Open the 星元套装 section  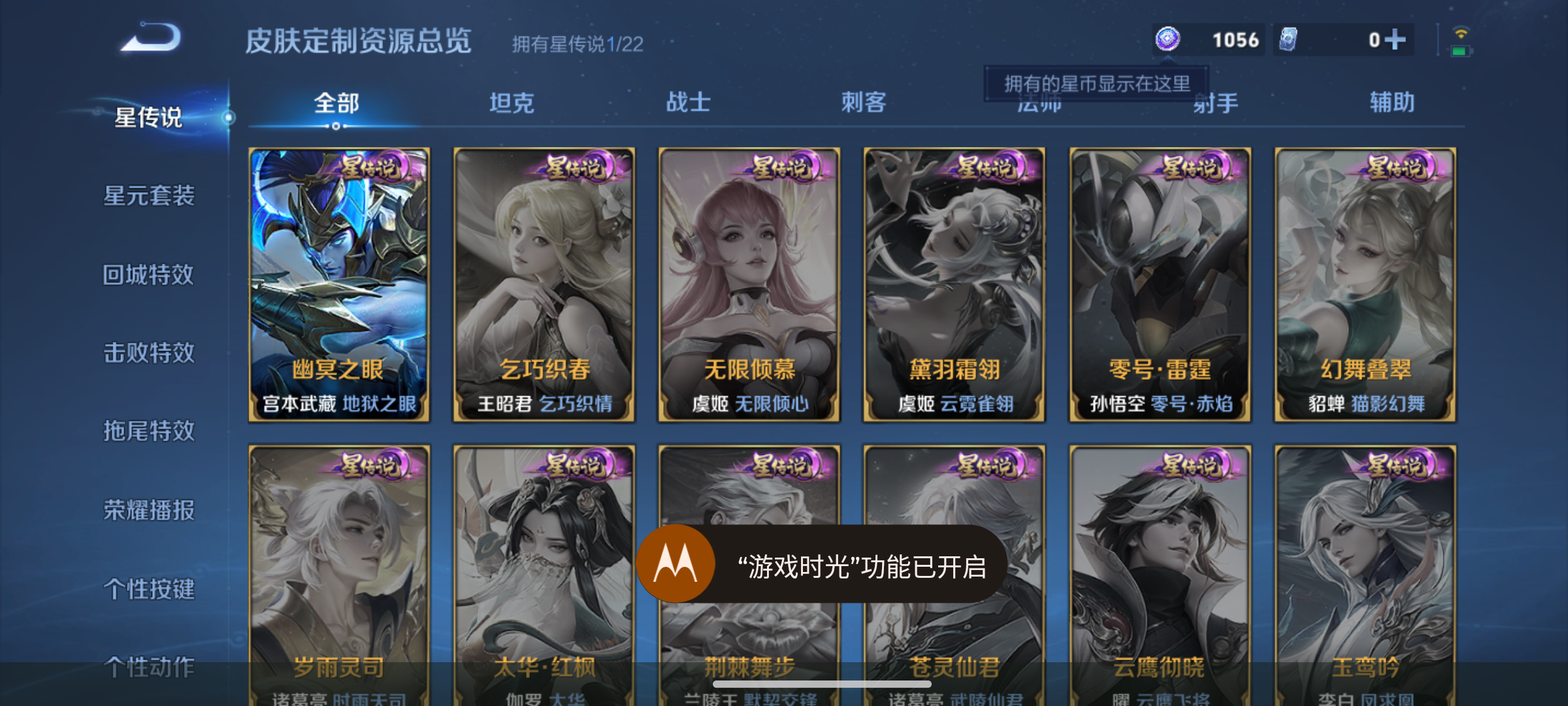(151, 196)
